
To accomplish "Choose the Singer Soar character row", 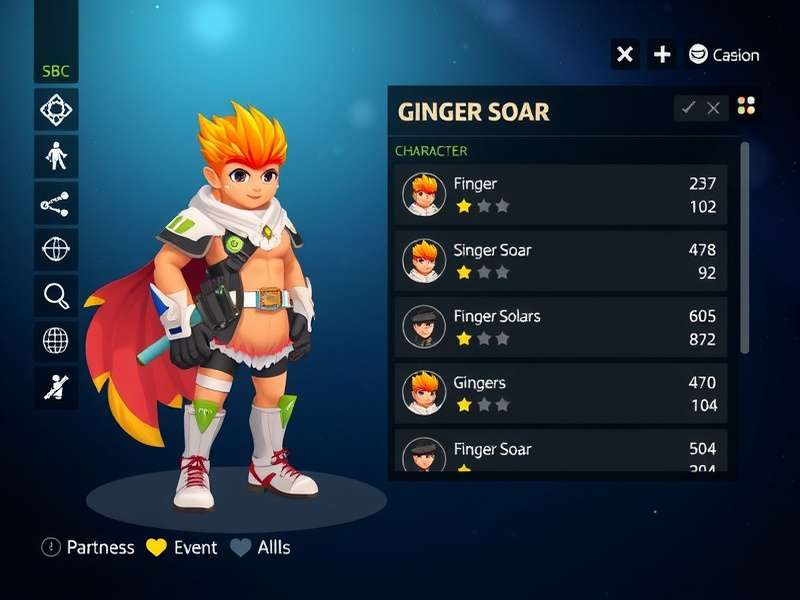I will click(x=560, y=260).
